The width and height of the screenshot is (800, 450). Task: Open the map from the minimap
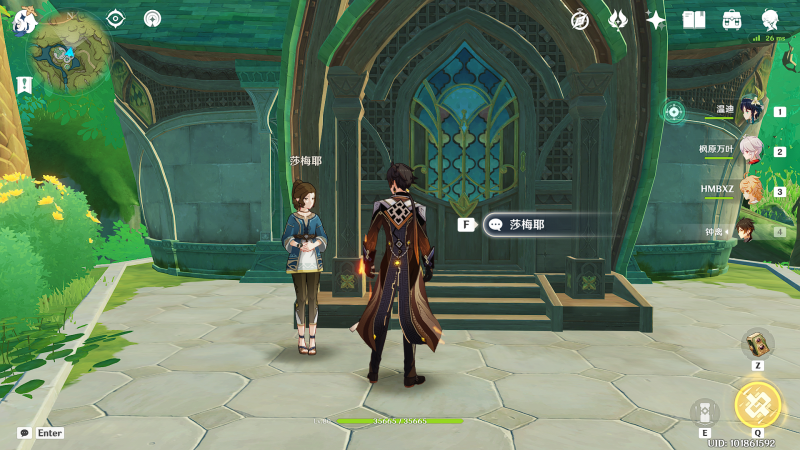[70, 53]
